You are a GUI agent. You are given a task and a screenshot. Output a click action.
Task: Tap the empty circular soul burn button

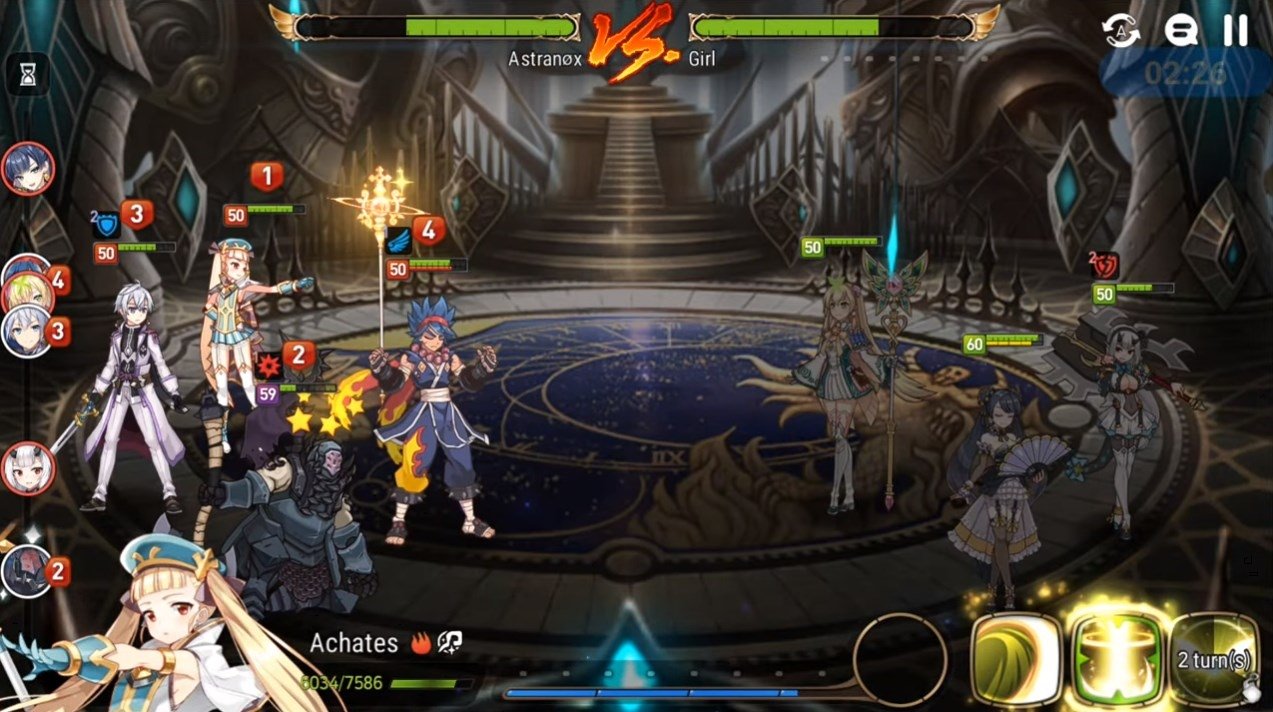[899, 658]
